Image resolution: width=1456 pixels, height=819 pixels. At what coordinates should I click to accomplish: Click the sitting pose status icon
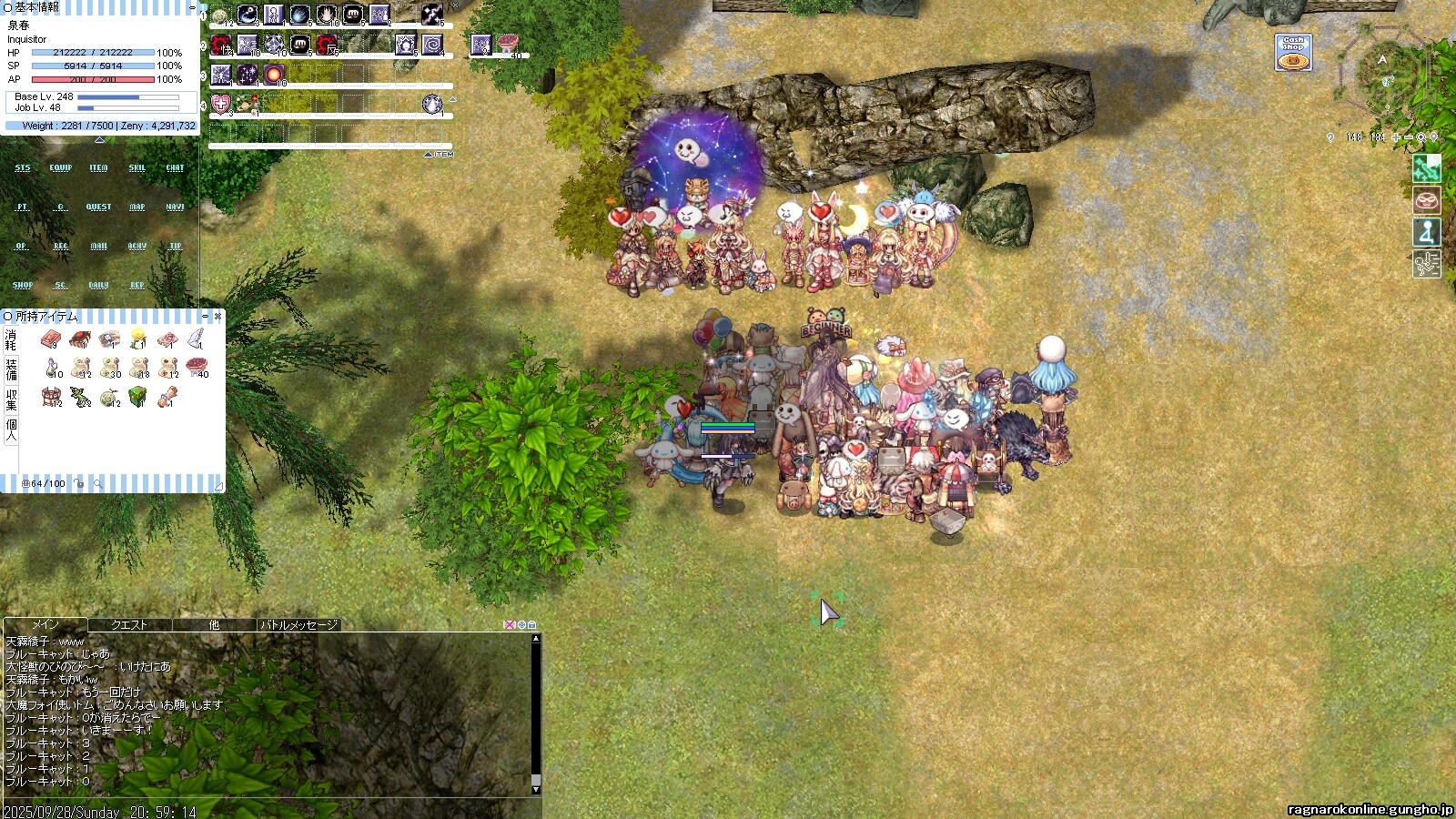pos(1426,233)
